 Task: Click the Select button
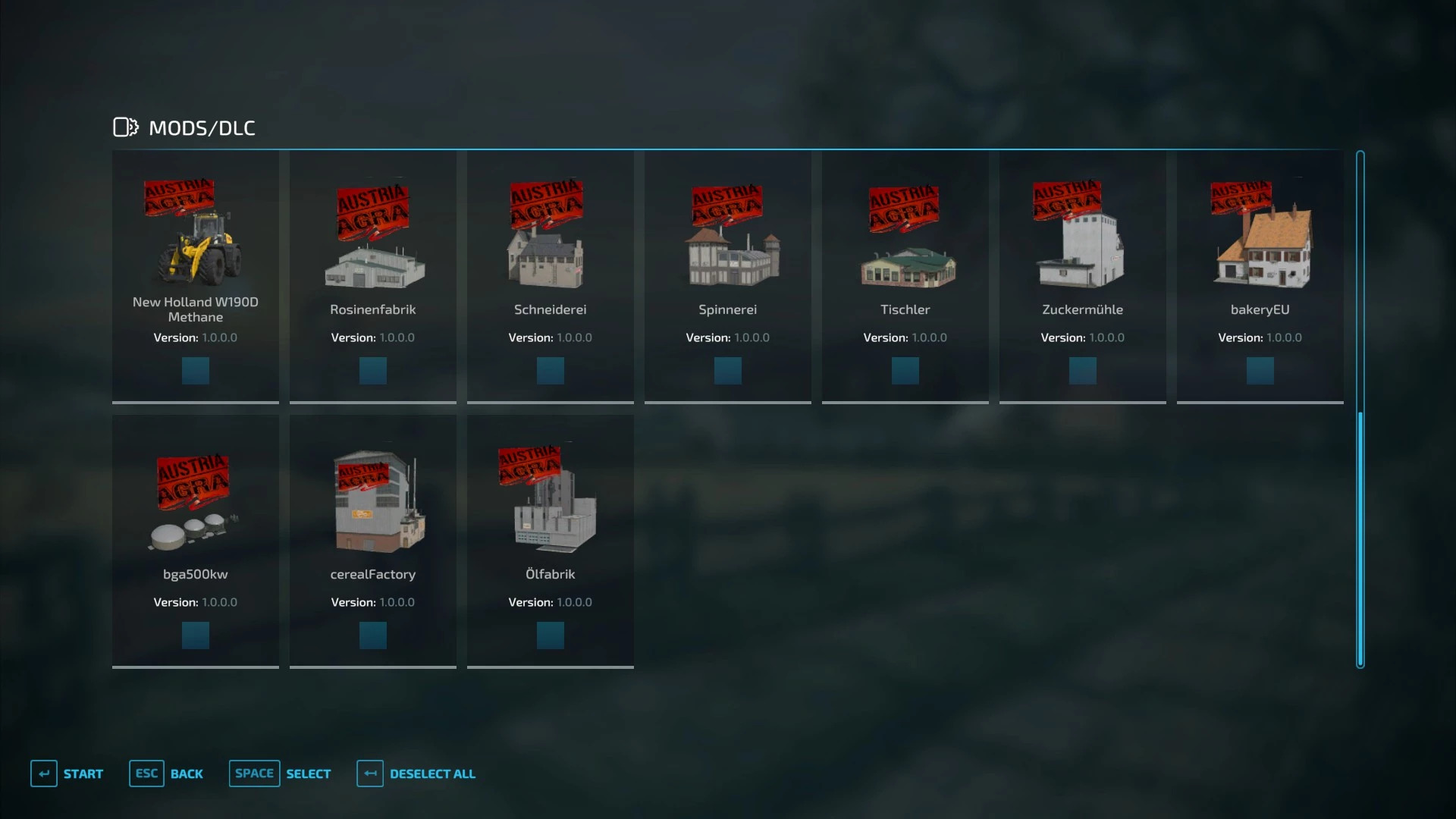[x=281, y=773]
